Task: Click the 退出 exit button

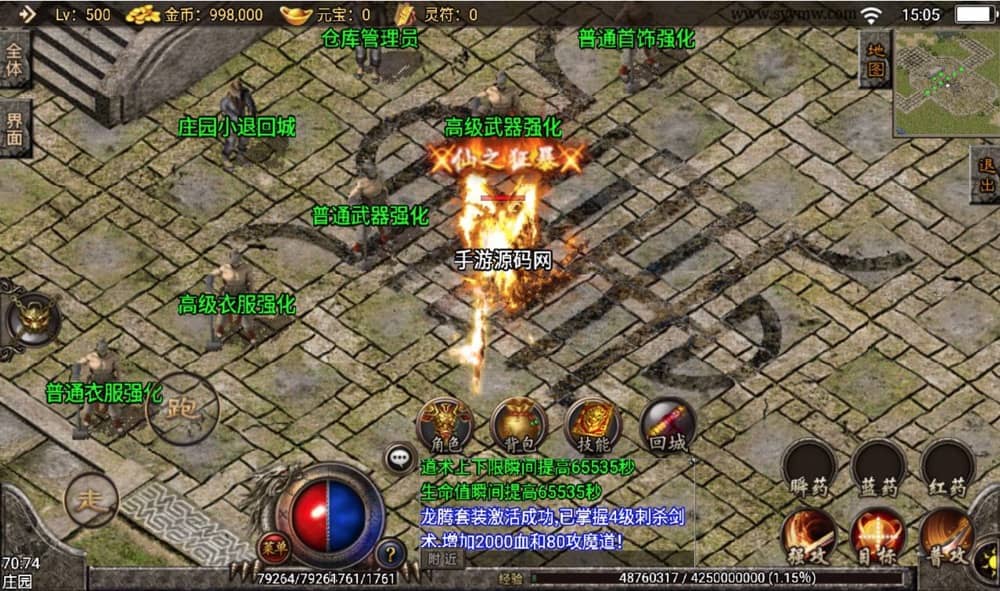Action: 984,175
